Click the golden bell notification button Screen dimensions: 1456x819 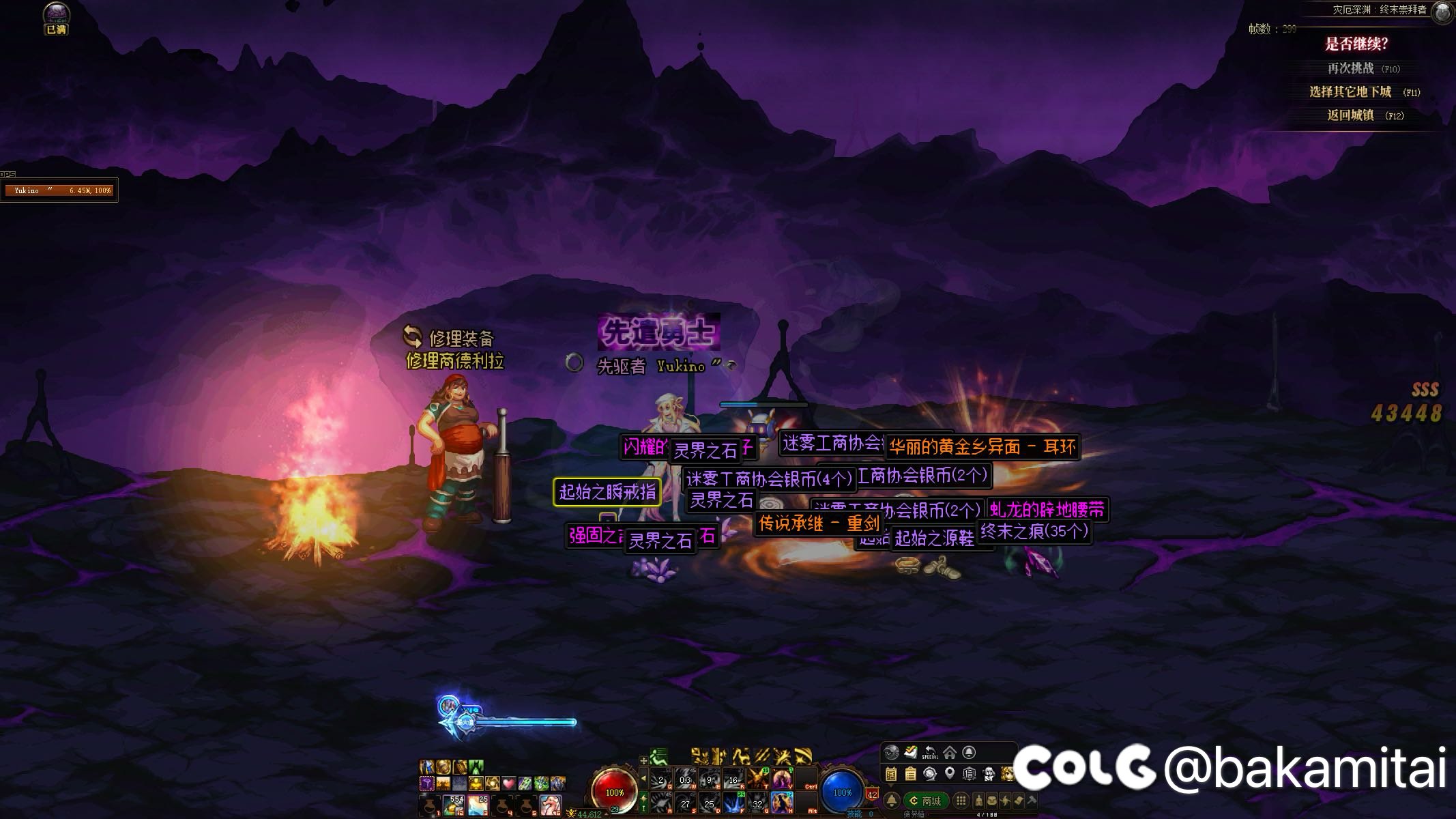click(891, 801)
